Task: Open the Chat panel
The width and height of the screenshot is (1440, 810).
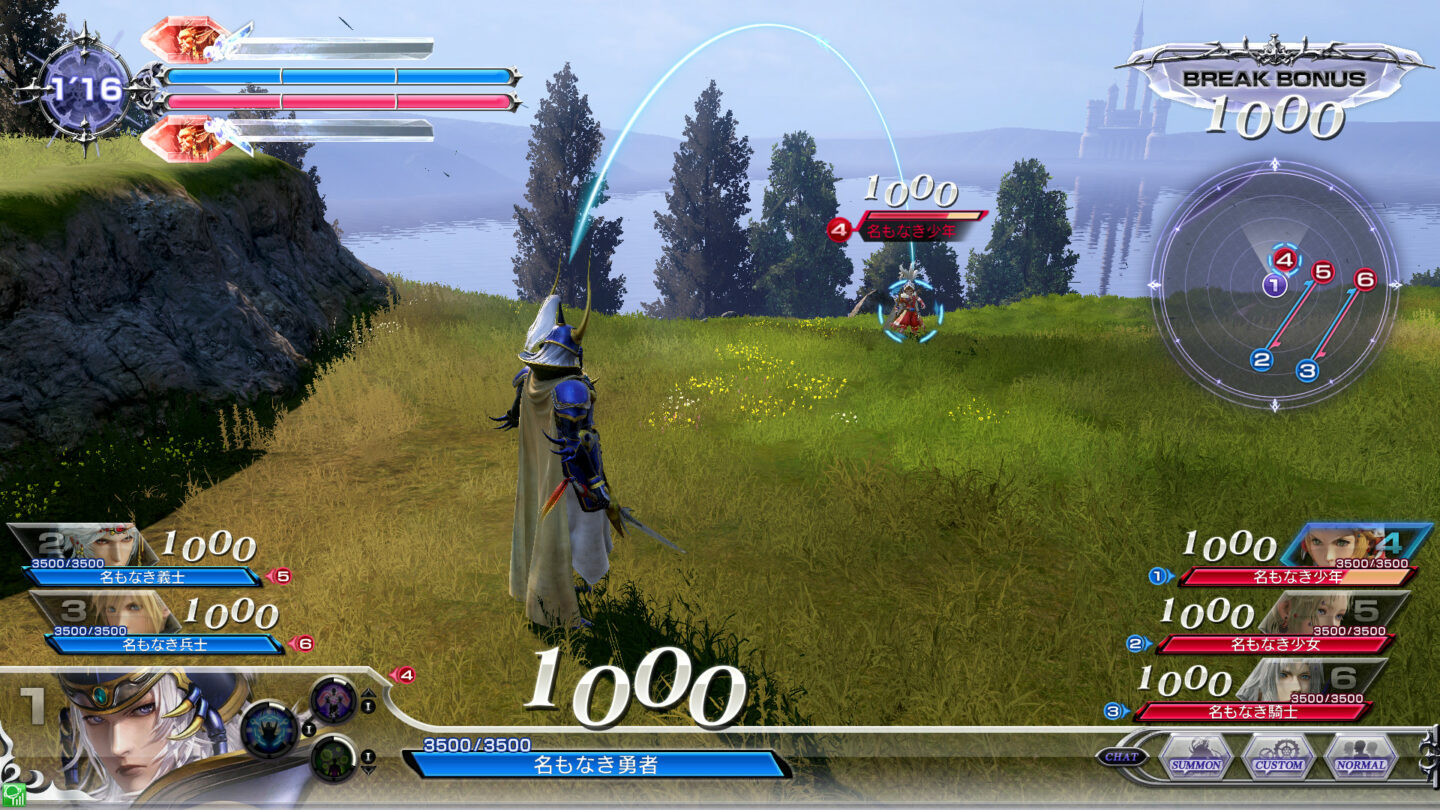Action: (1121, 756)
